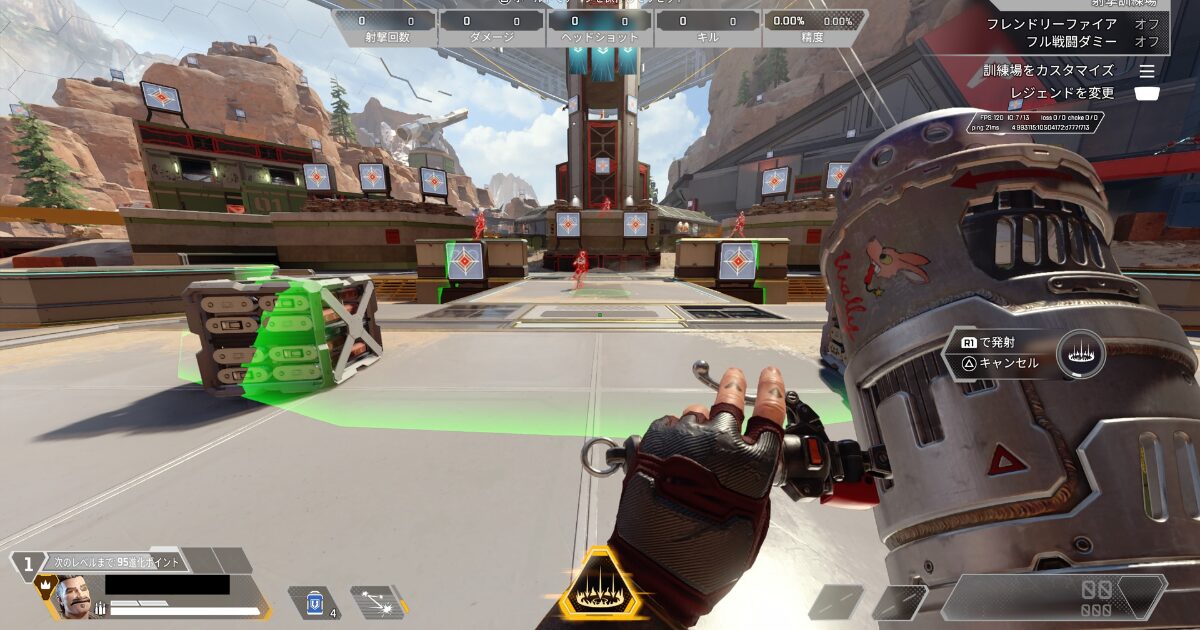1200x630 pixels.
Task: Select the shield cell item icon
Action: [314, 603]
